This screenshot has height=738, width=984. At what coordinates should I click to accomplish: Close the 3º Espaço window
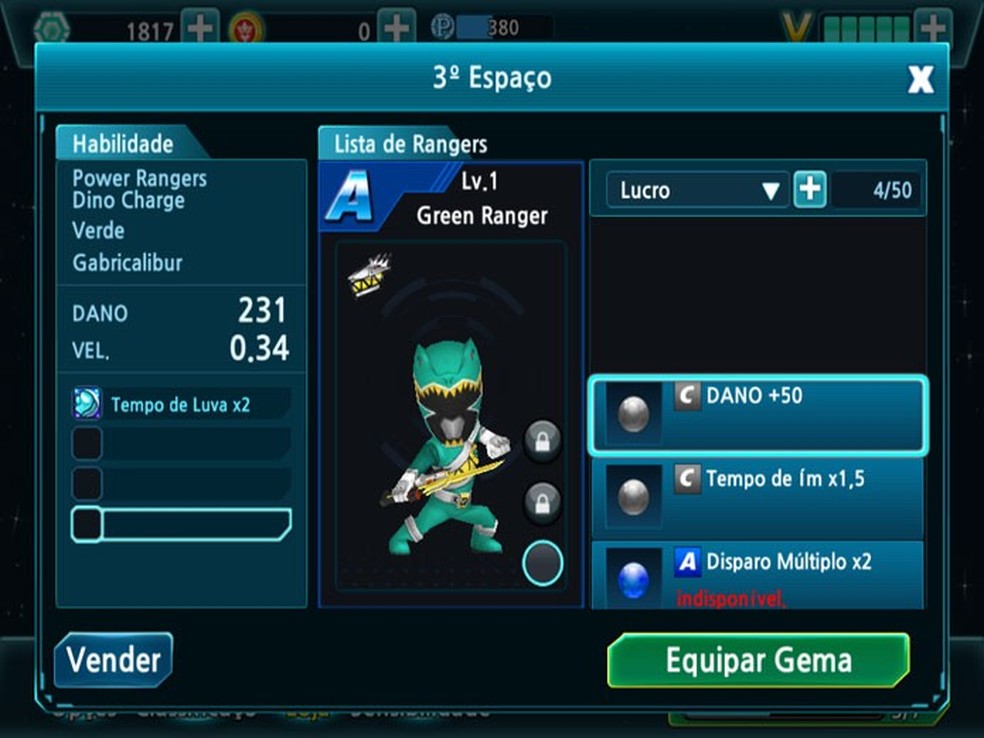(920, 80)
